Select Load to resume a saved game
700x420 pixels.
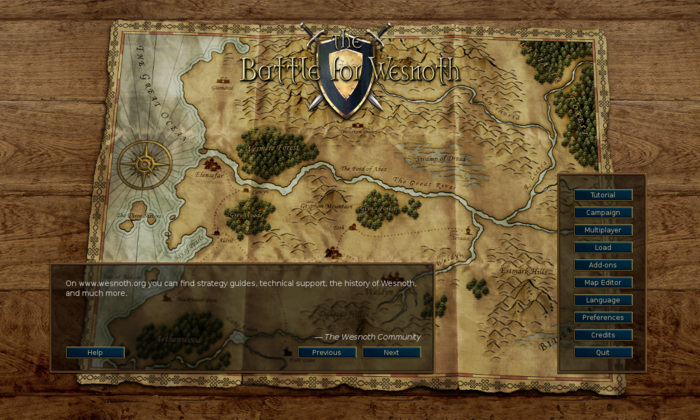pos(603,247)
